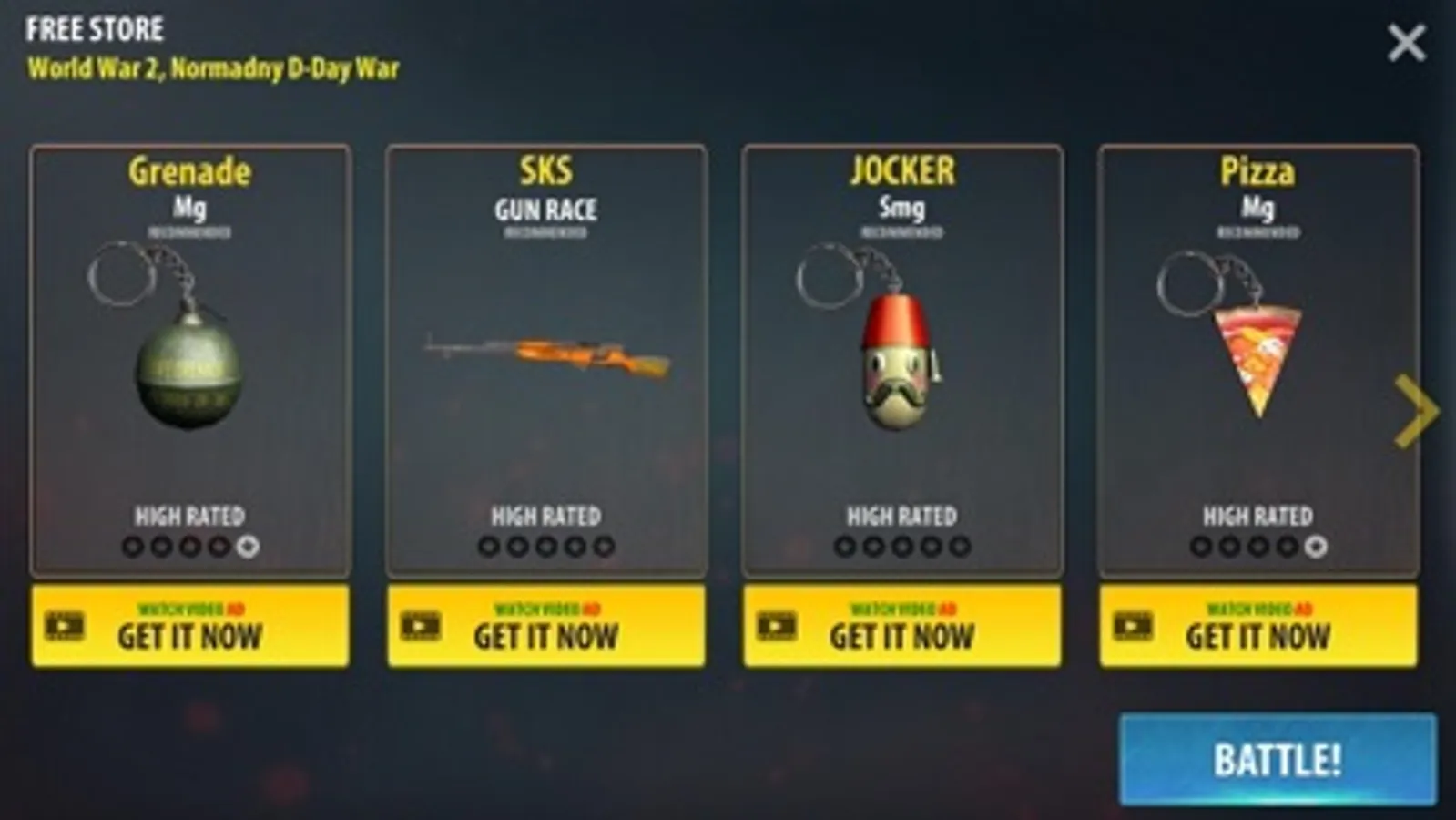Close the Free Store dialog
Screen dimensions: 1456x820
tap(1407, 40)
